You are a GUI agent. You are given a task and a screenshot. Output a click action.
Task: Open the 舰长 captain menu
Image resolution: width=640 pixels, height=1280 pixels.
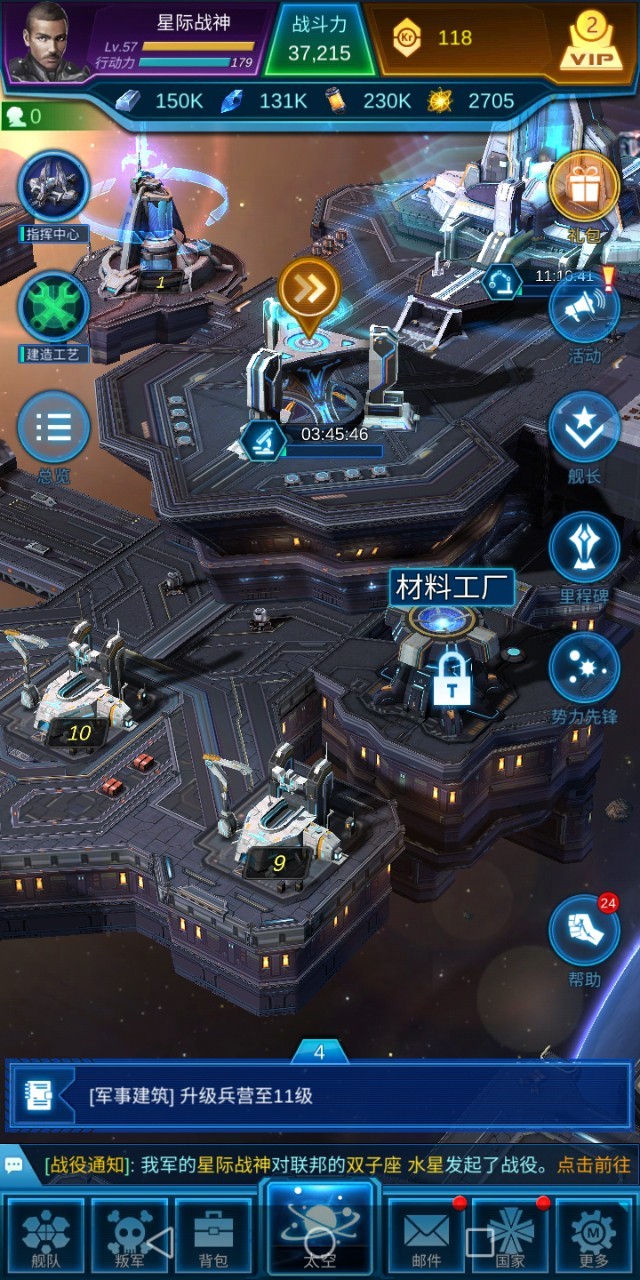coord(584,428)
